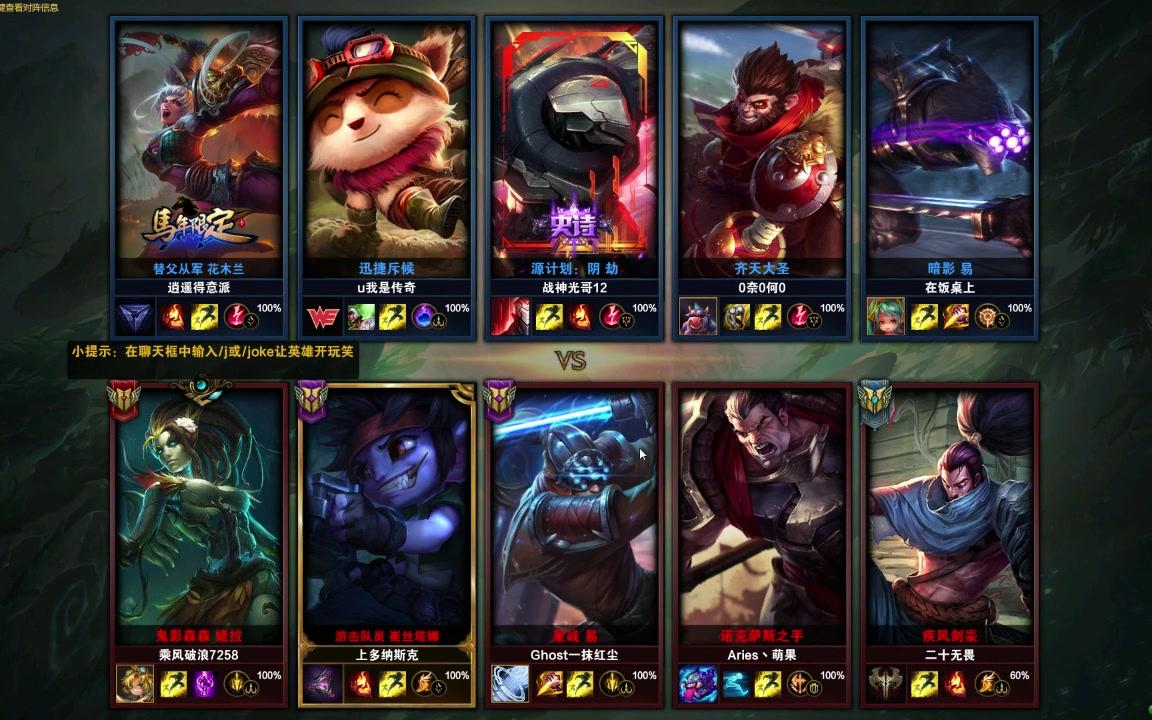Click the Ignite spell on Yasuo's card

pyautogui.click(x=955, y=684)
